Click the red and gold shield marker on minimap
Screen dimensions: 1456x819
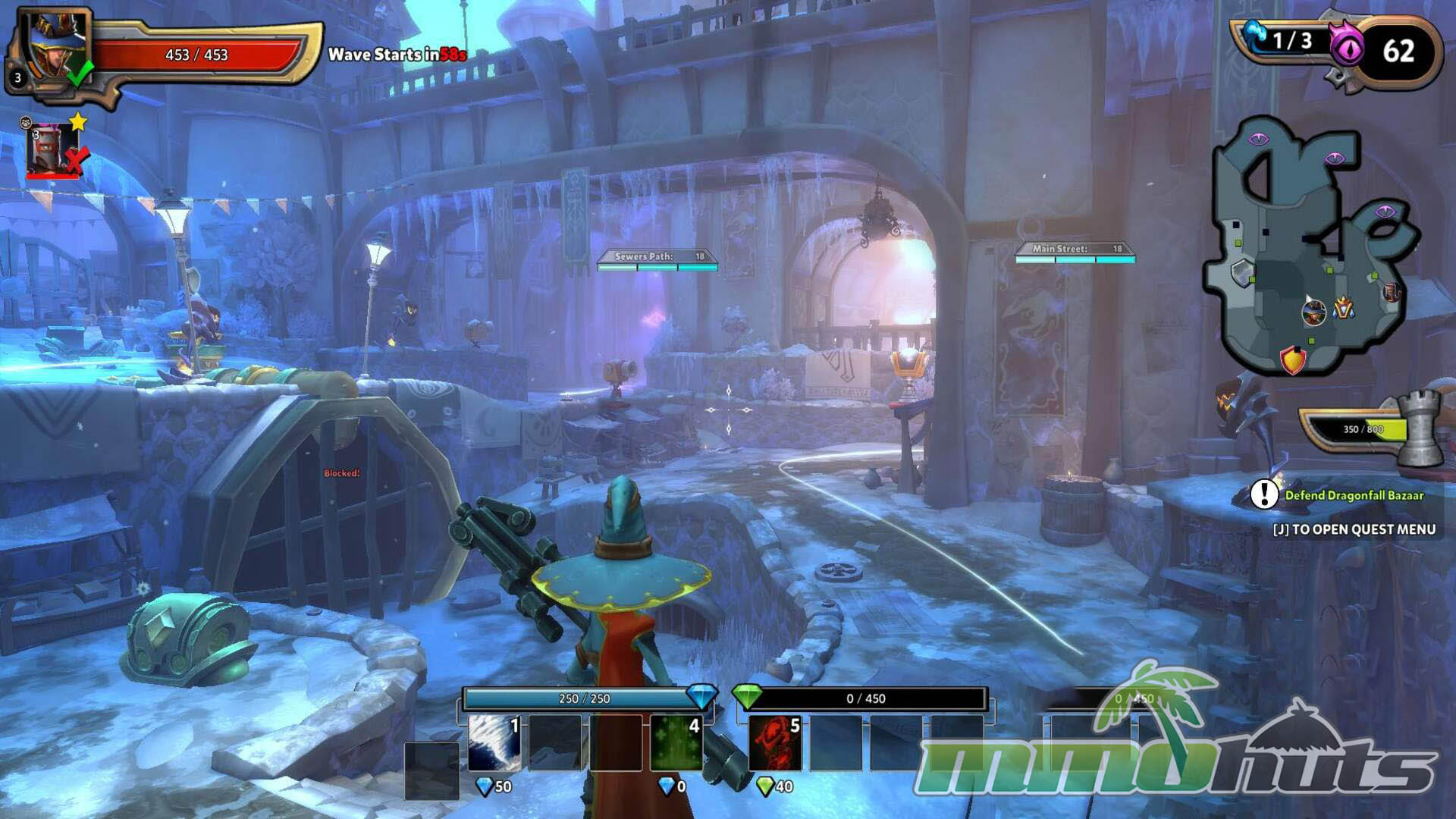point(1292,359)
